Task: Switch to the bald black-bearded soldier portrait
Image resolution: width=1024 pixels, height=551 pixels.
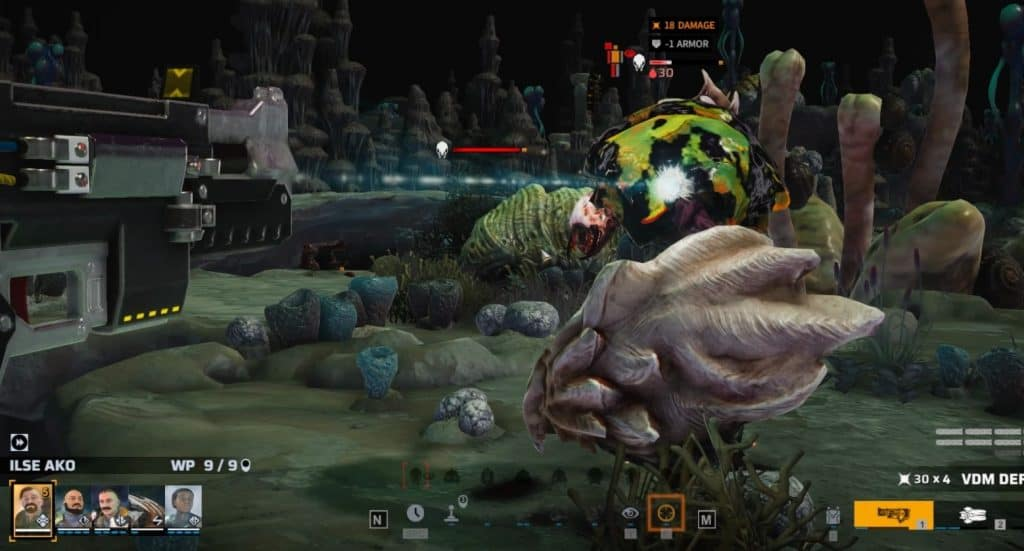Action: click(x=72, y=507)
